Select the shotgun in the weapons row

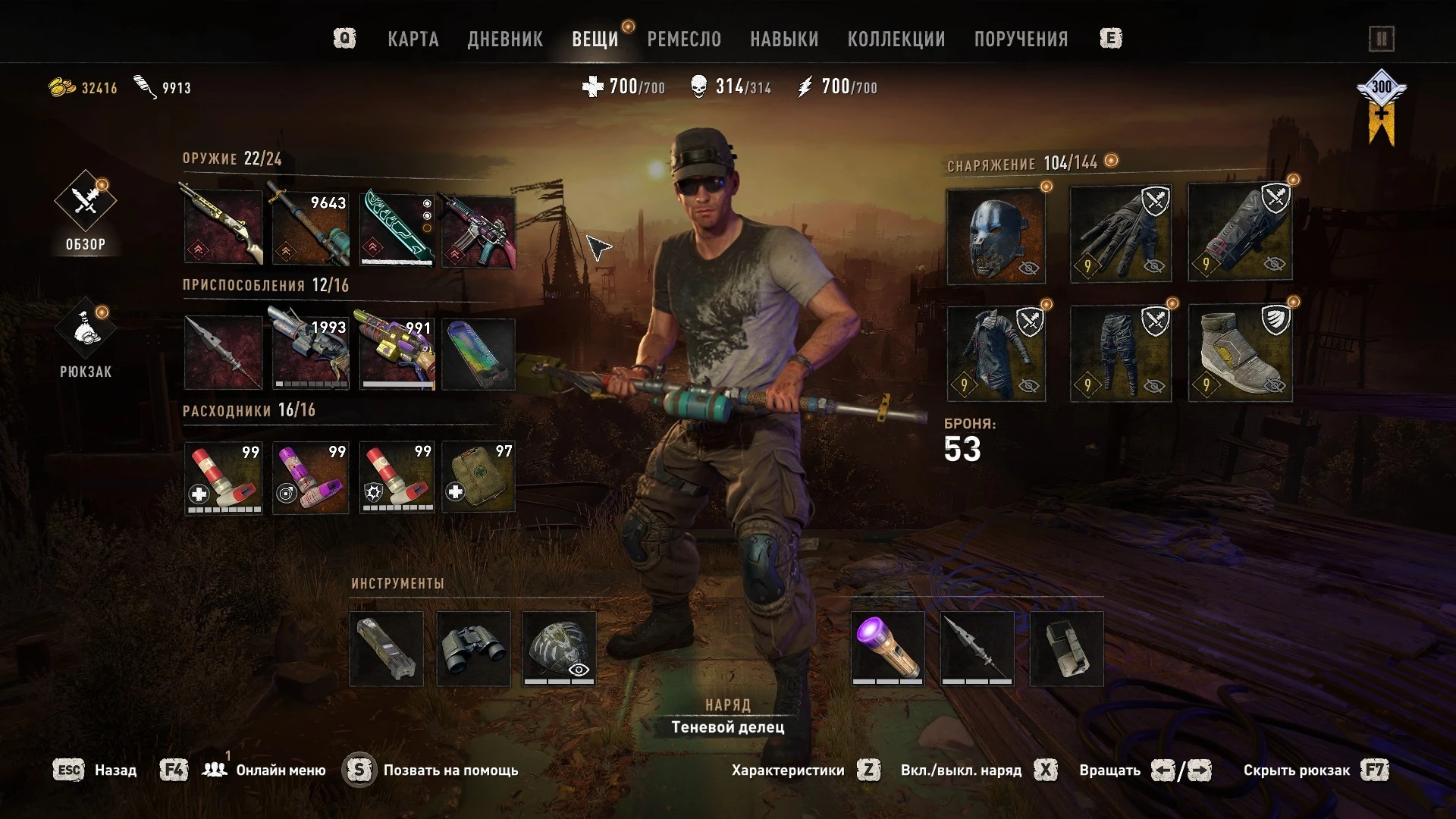pyautogui.click(x=223, y=227)
